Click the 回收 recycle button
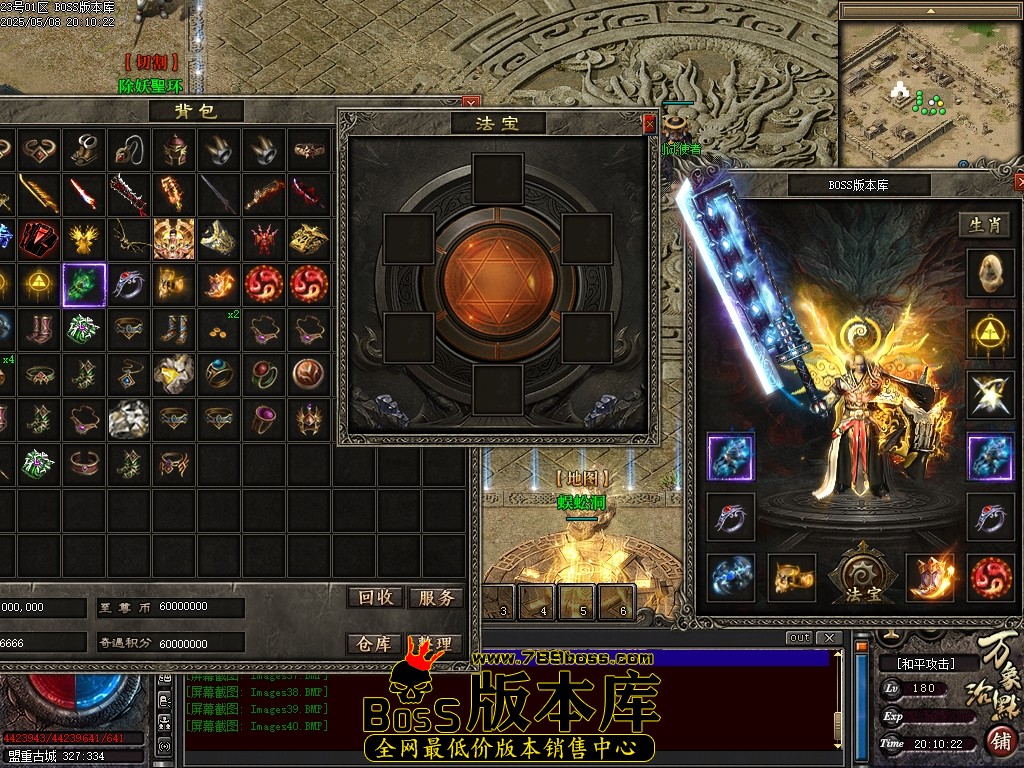Viewport: 1024px width, 768px height. click(375, 598)
